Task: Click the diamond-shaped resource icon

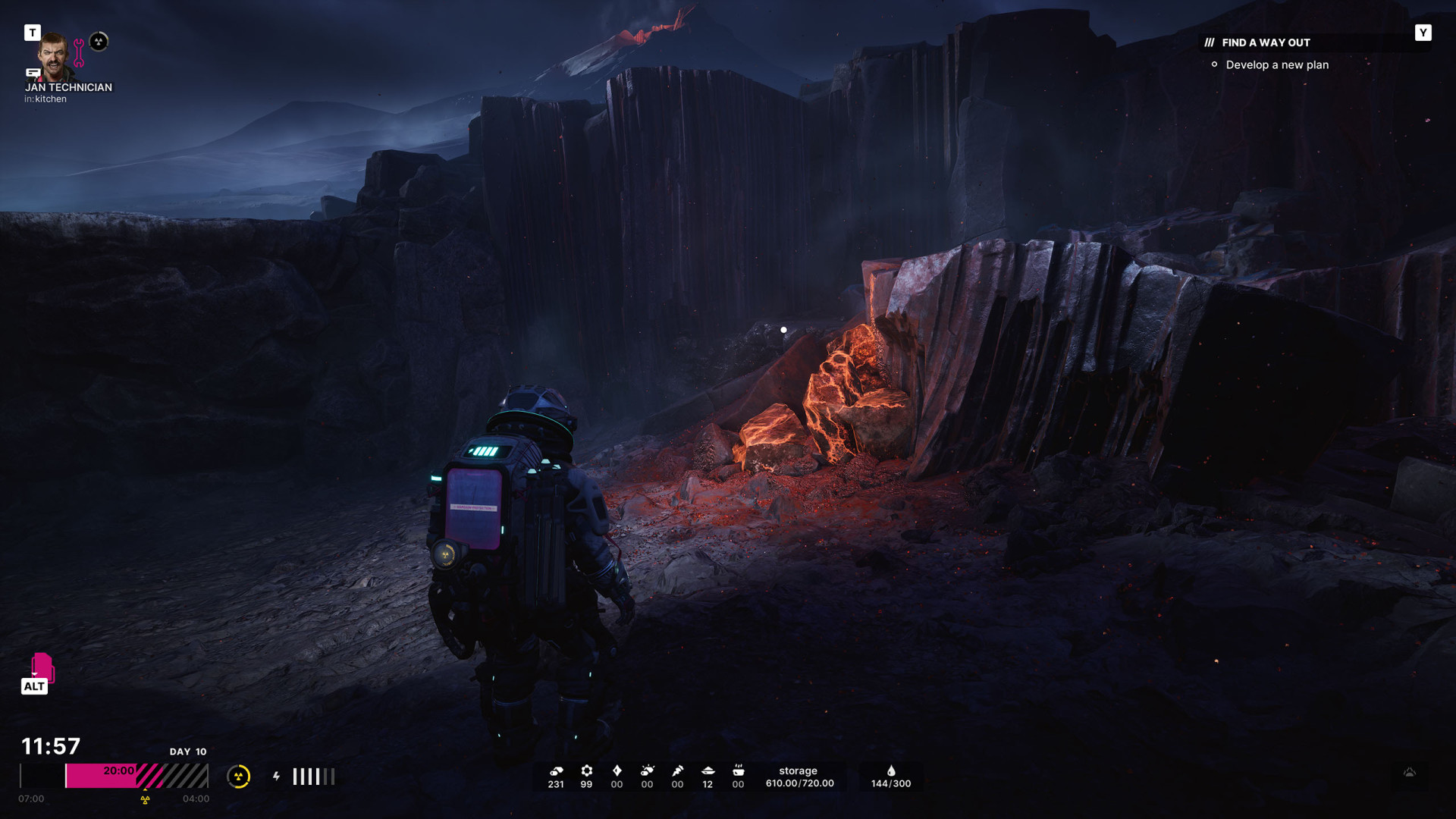Action: tap(617, 771)
